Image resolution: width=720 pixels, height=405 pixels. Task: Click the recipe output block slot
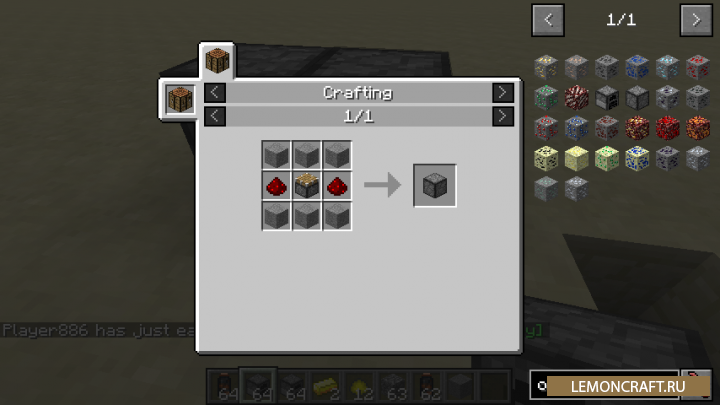(x=435, y=186)
